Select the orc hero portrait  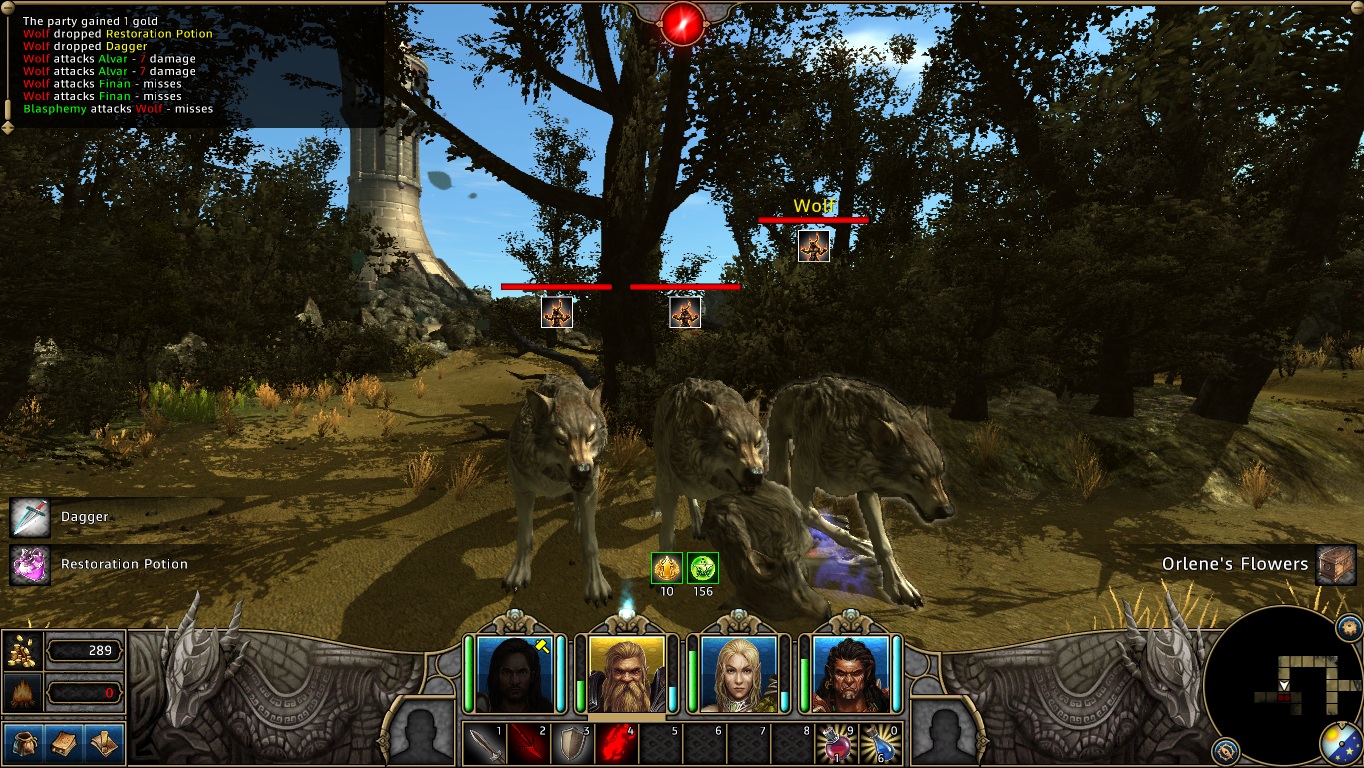(851, 673)
